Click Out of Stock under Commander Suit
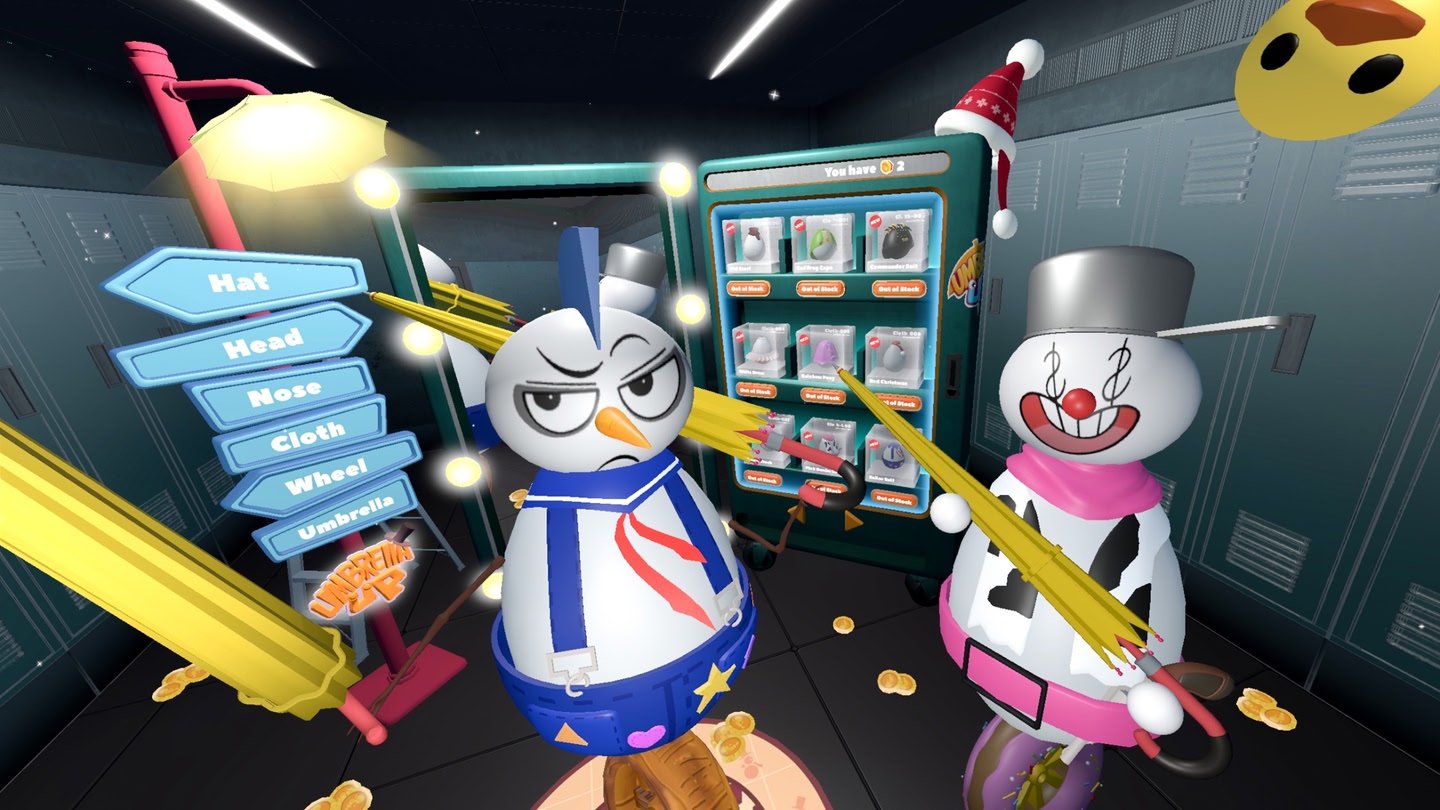The width and height of the screenshot is (1440, 810). click(898, 288)
